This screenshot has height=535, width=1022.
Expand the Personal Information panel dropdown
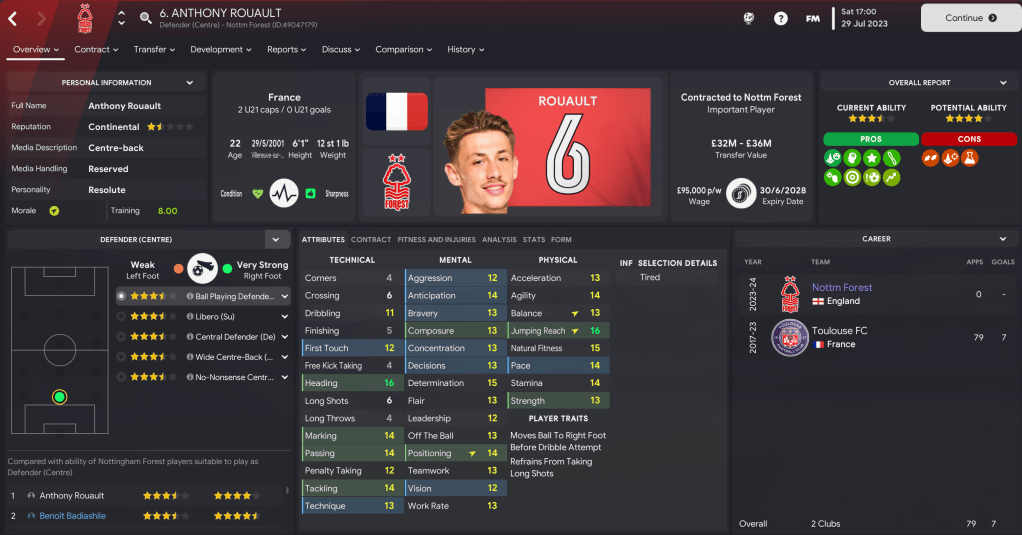[x=190, y=83]
